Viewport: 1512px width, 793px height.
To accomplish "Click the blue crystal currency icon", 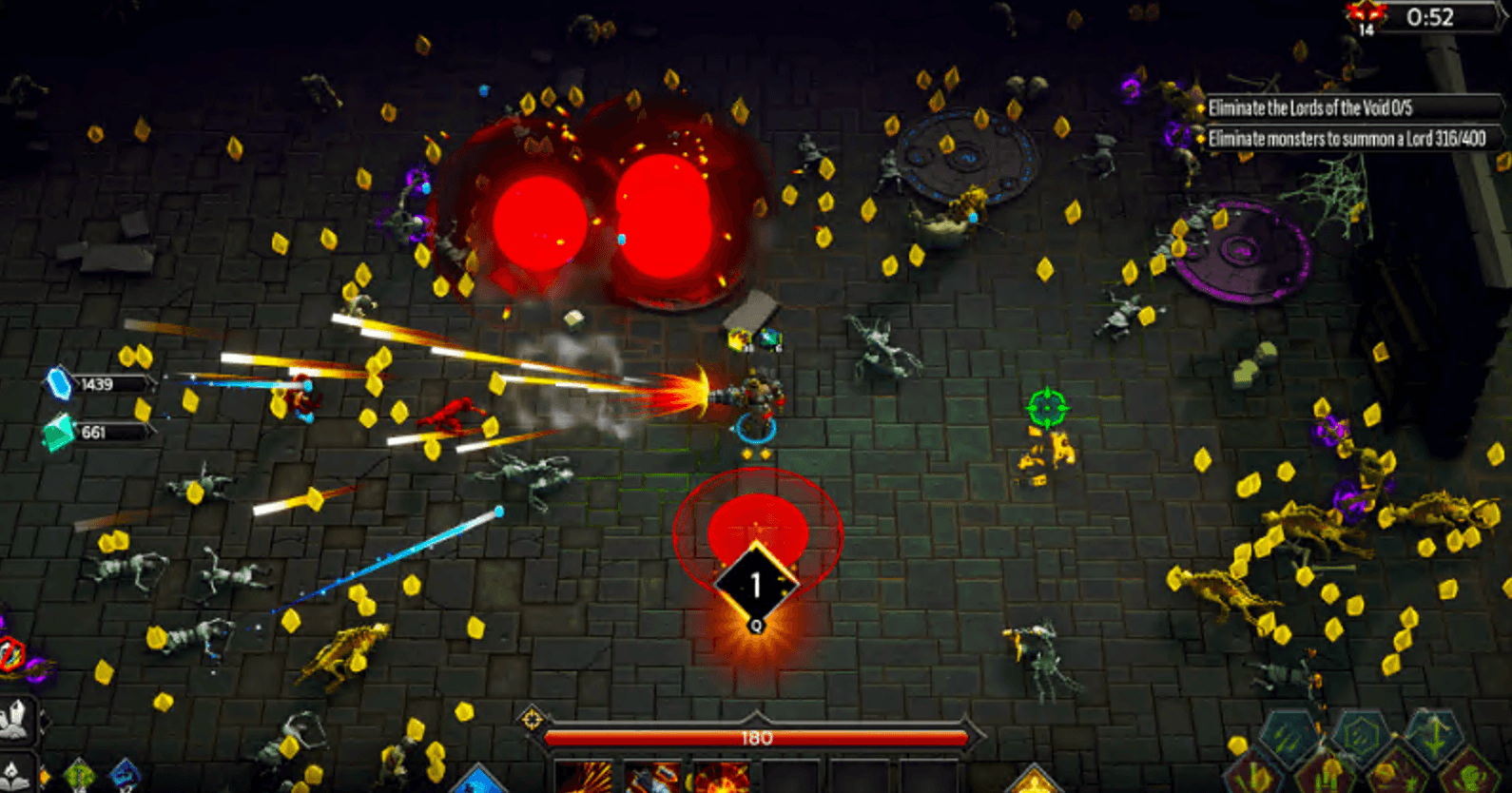I will [x=60, y=383].
